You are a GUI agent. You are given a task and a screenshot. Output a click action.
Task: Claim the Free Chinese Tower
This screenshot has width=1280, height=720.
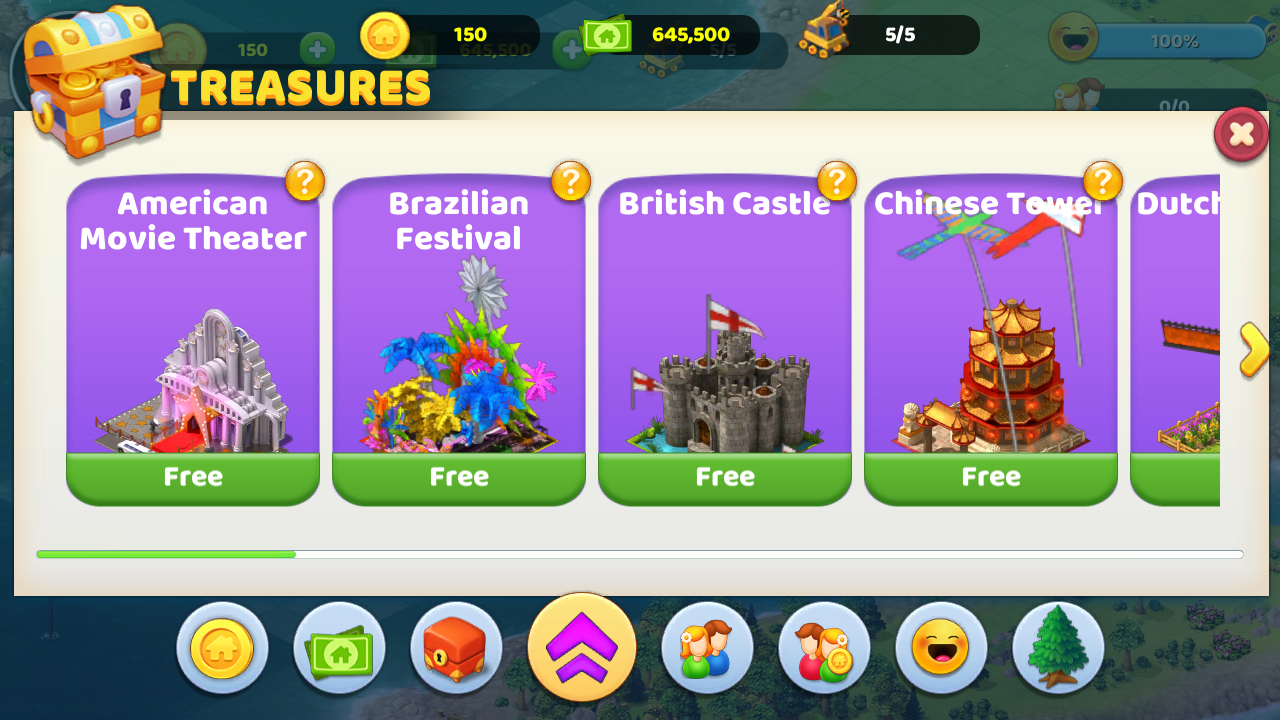990,477
